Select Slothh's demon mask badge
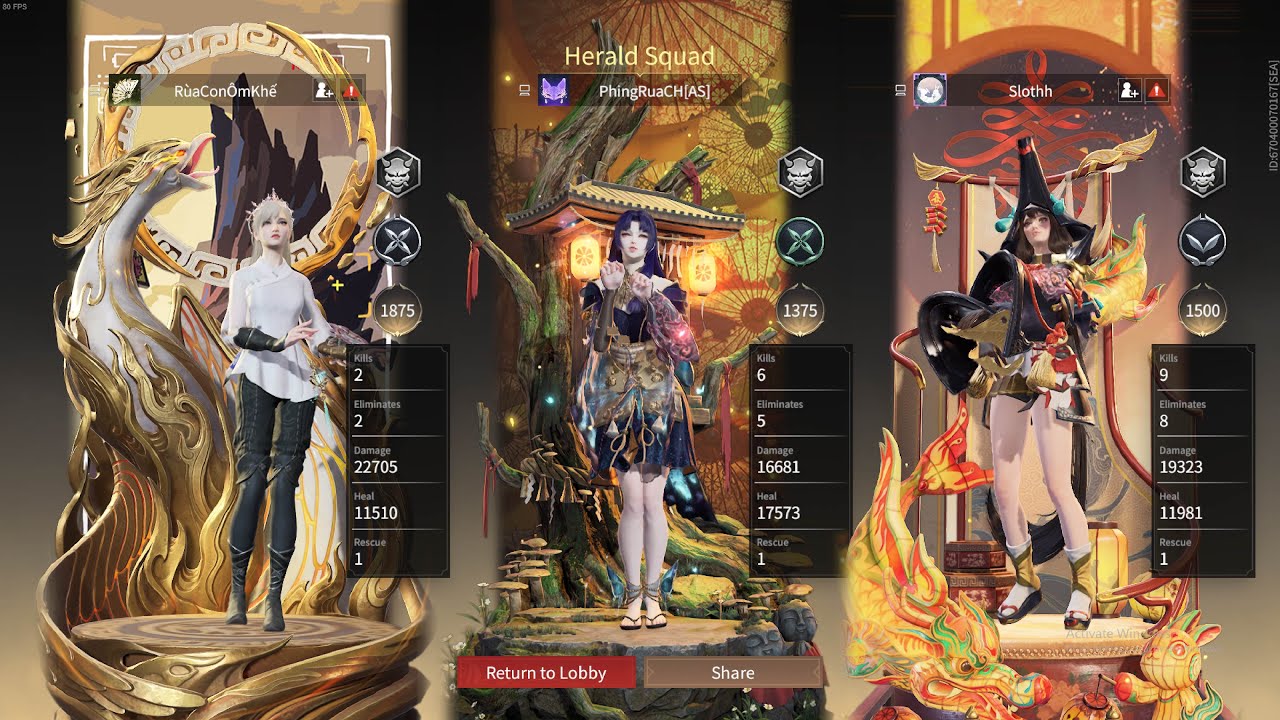1280x720 pixels. pos(1203,173)
